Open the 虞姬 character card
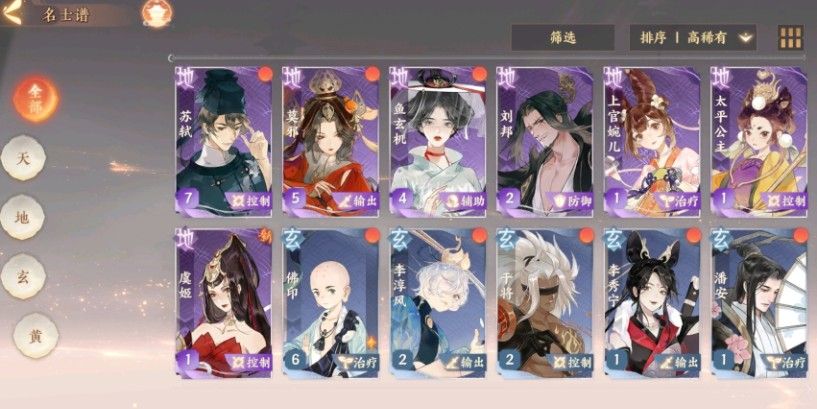817x409 pixels. click(224, 300)
